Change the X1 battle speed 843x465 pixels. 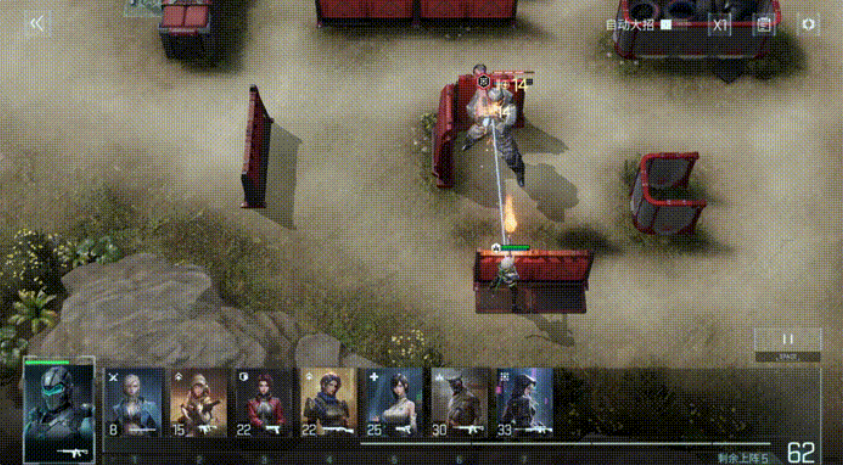click(x=720, y=24)
